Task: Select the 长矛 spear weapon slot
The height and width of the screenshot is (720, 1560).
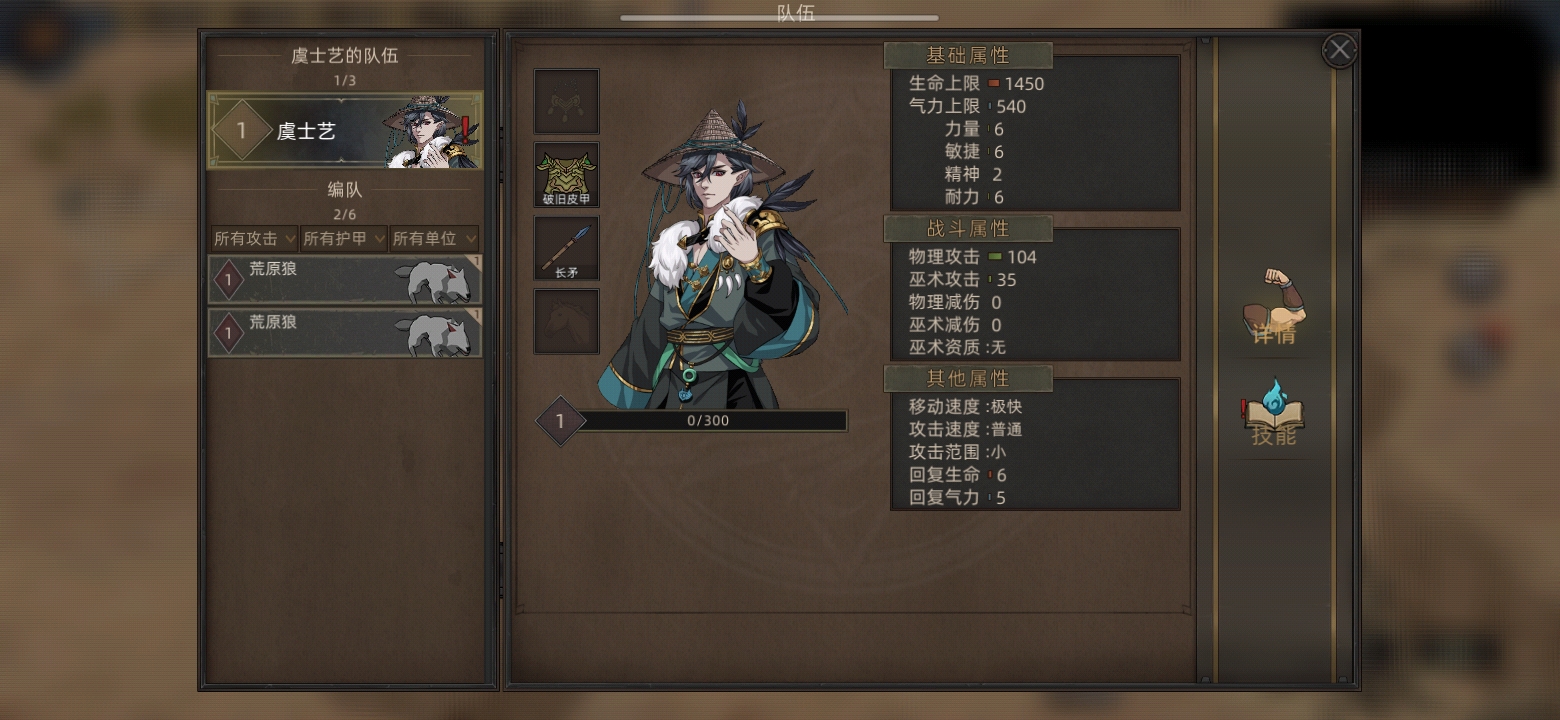Action: tap(567, 248)
